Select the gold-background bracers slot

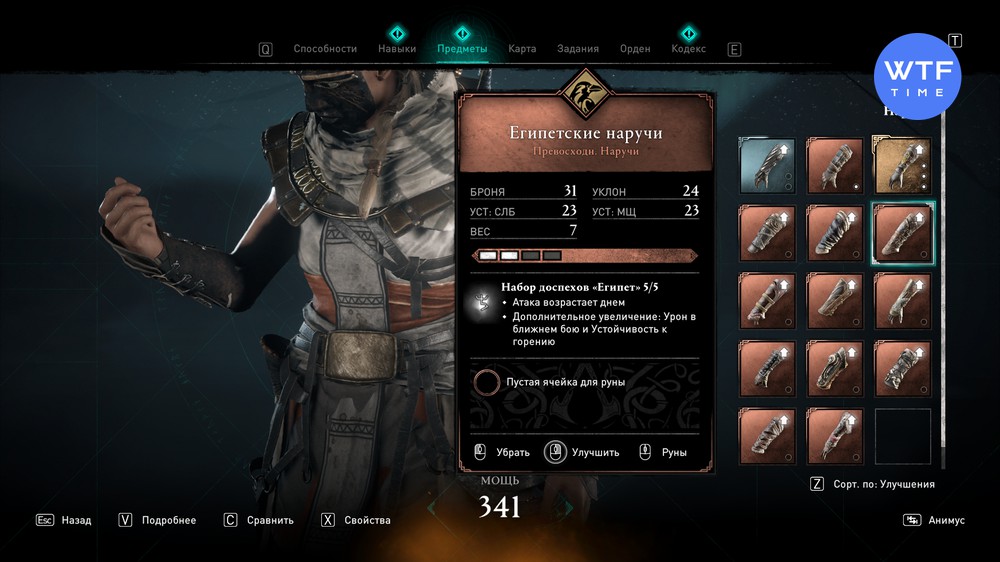click(x=903, y=165)
